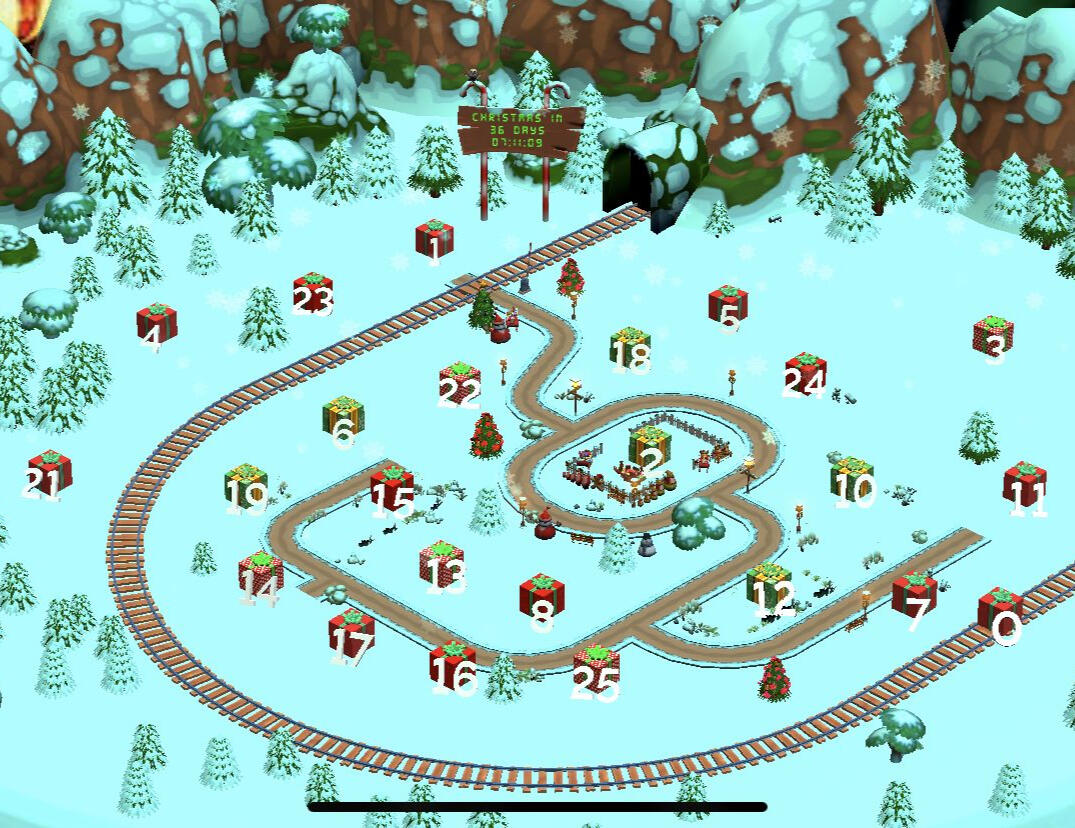The image size is (1075, 828).
Task: Select present number 24
Action: tap(805, 372)
